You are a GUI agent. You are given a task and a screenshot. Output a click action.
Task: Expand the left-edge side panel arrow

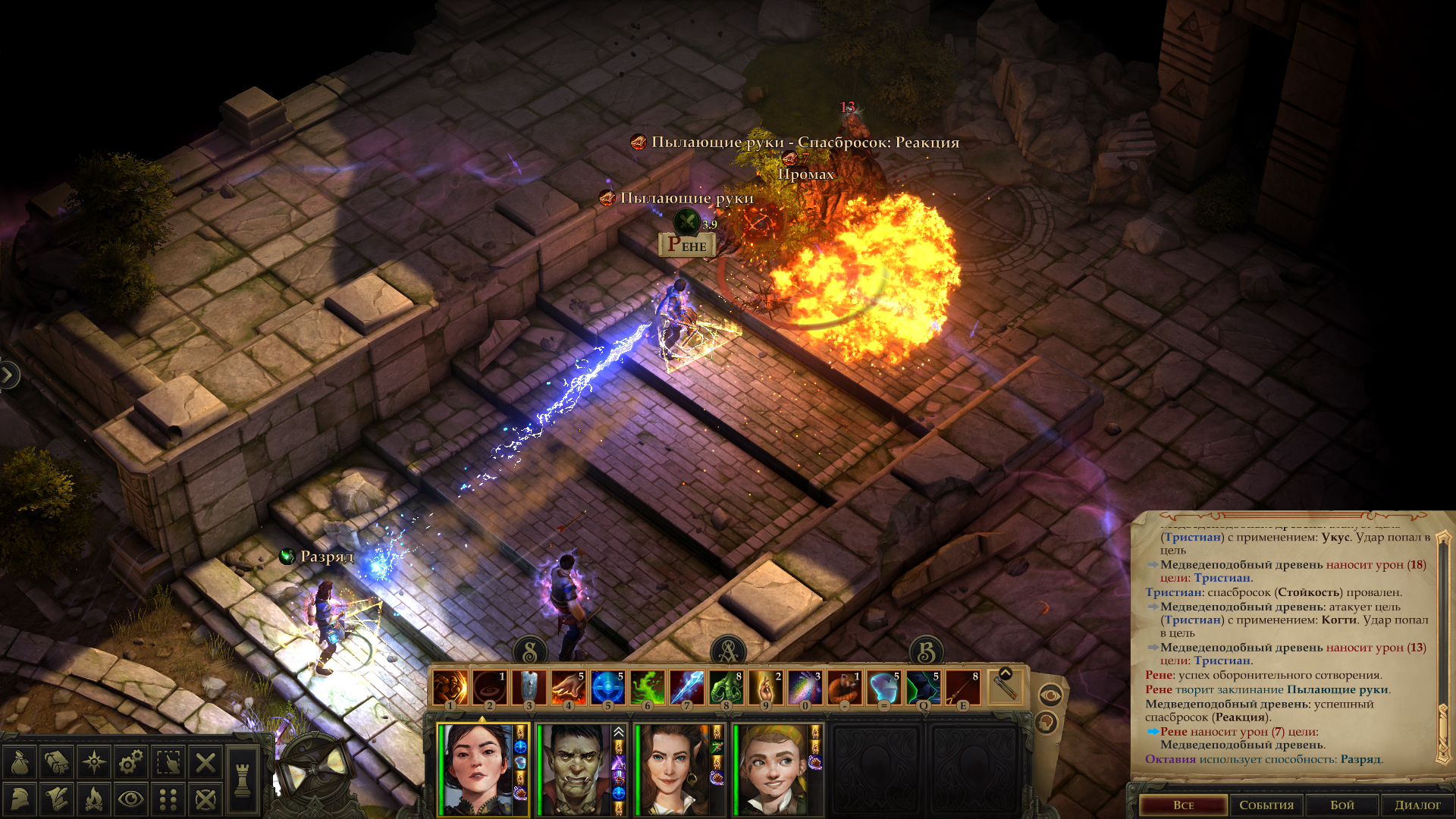point(8,375)
